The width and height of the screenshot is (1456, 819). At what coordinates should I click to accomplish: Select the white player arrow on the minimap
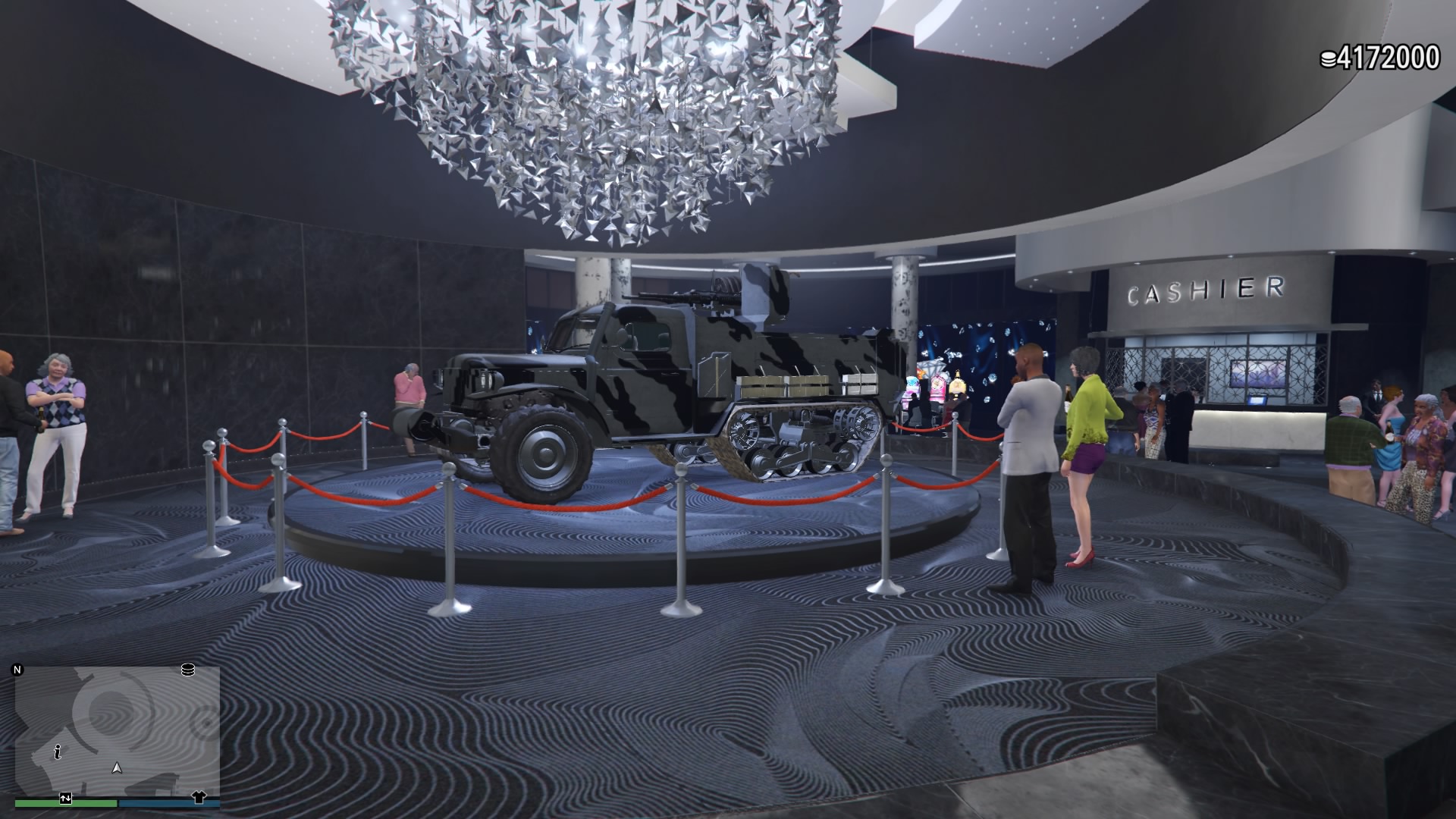coord(116,769)
